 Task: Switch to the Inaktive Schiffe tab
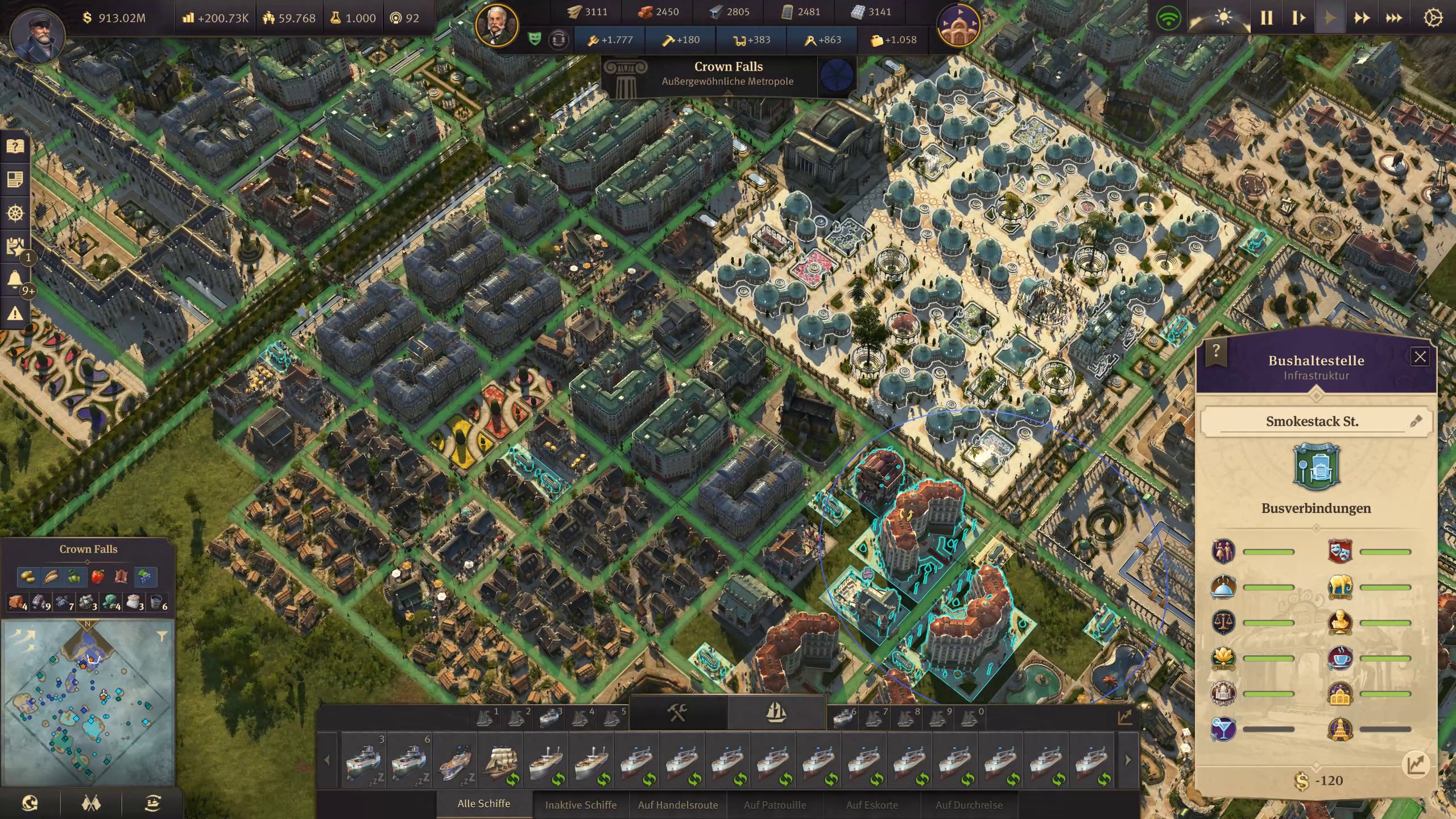[581, 805]
